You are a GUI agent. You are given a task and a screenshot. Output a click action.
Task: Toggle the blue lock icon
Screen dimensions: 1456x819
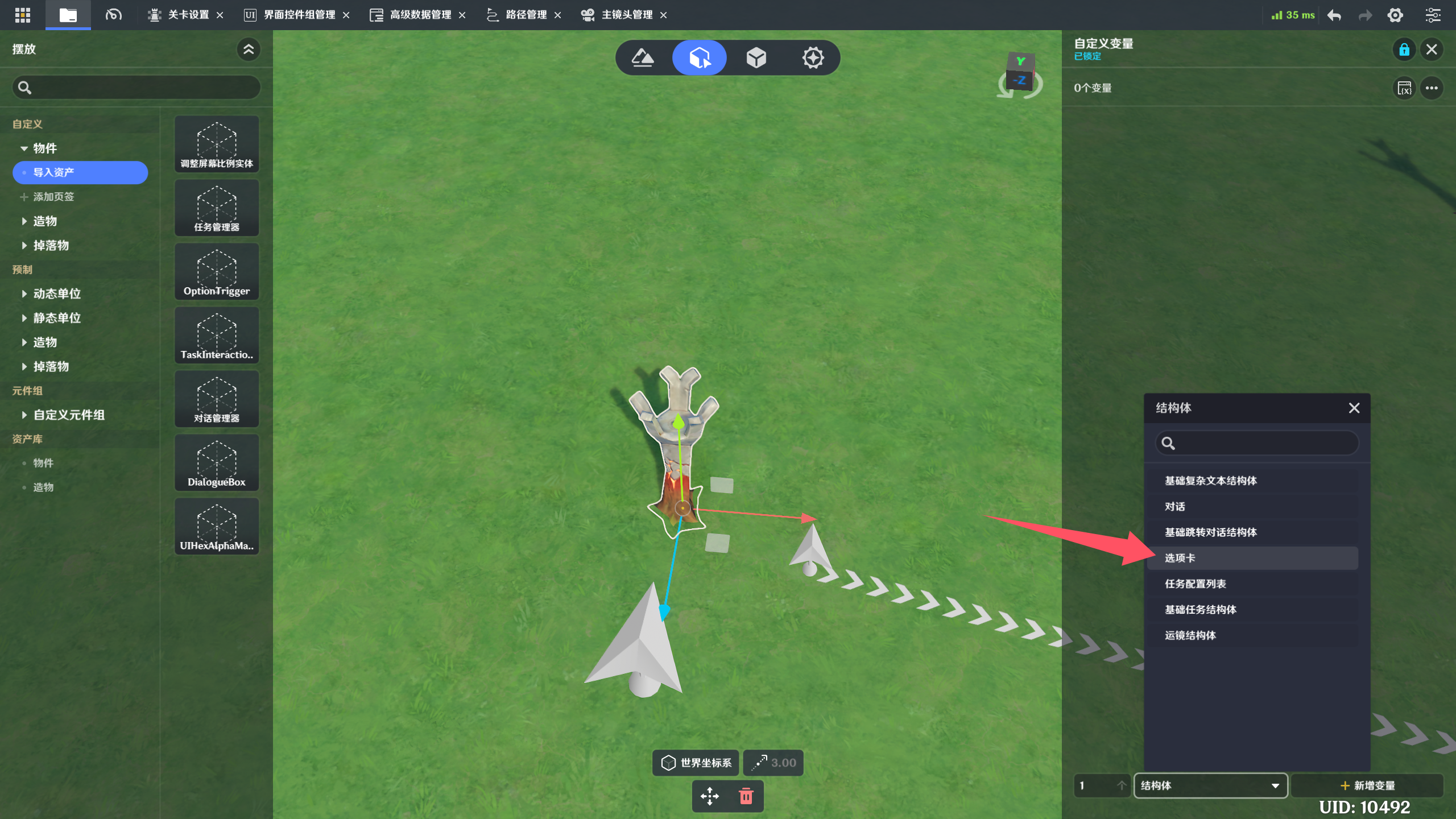pyautogui.click(x=1404, y=49)
